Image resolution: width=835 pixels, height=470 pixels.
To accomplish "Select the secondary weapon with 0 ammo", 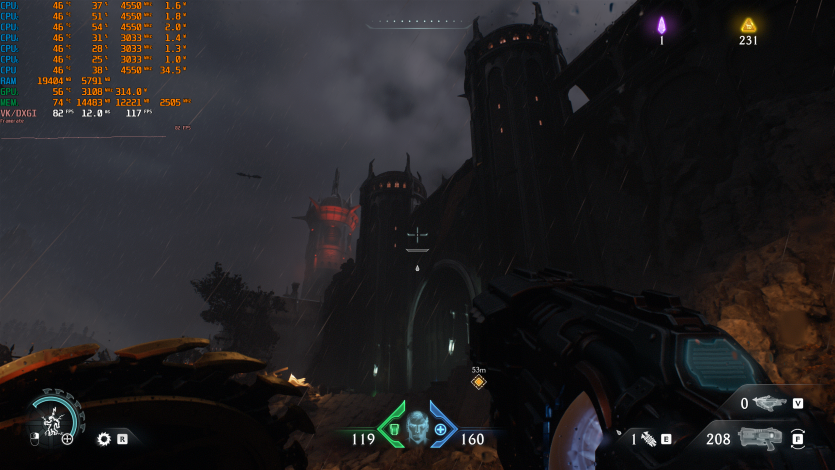I will point(768,403).
